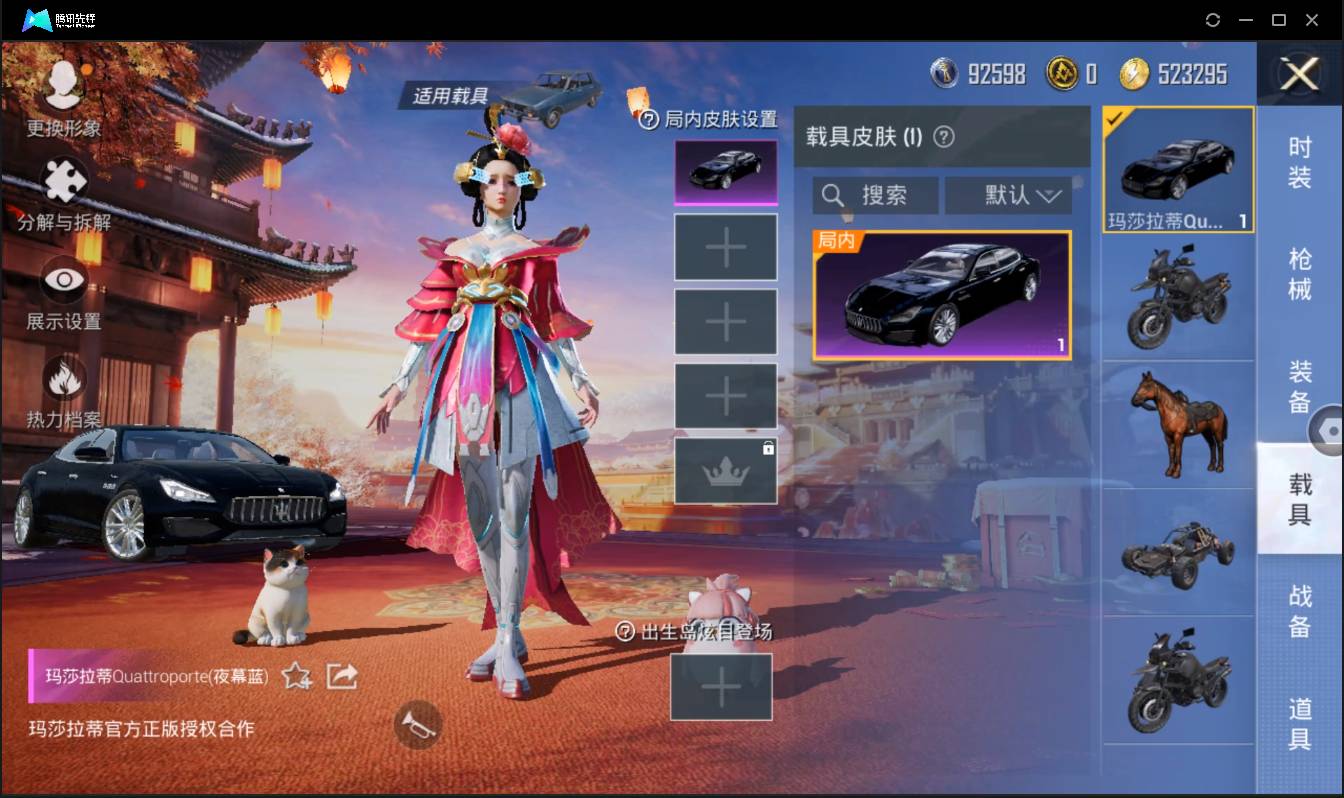The image size is (1344, 798).
Task: Click the locked crown skin slot
Action: pos(725,470)
